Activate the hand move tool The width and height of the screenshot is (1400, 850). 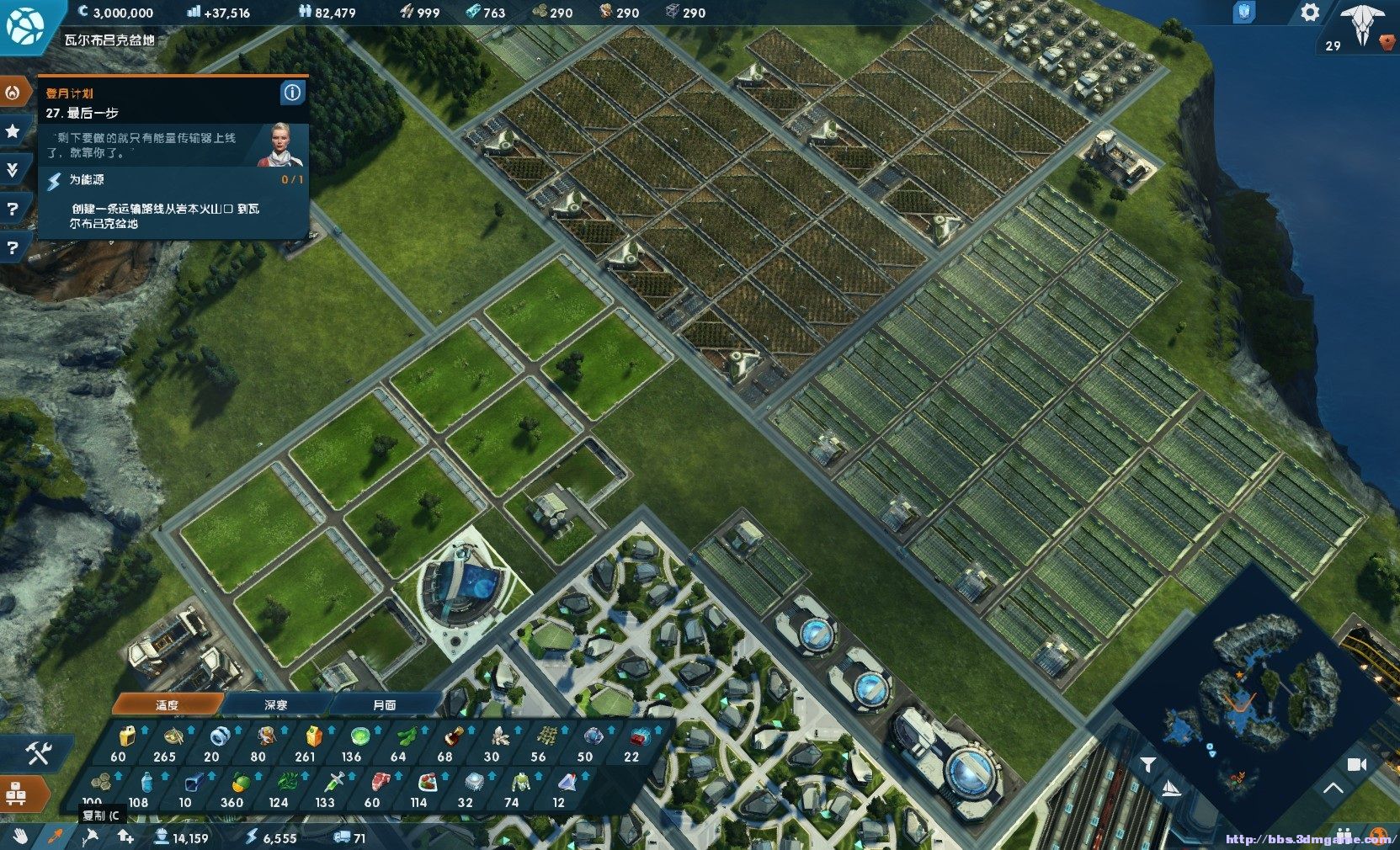pos(20,837)
